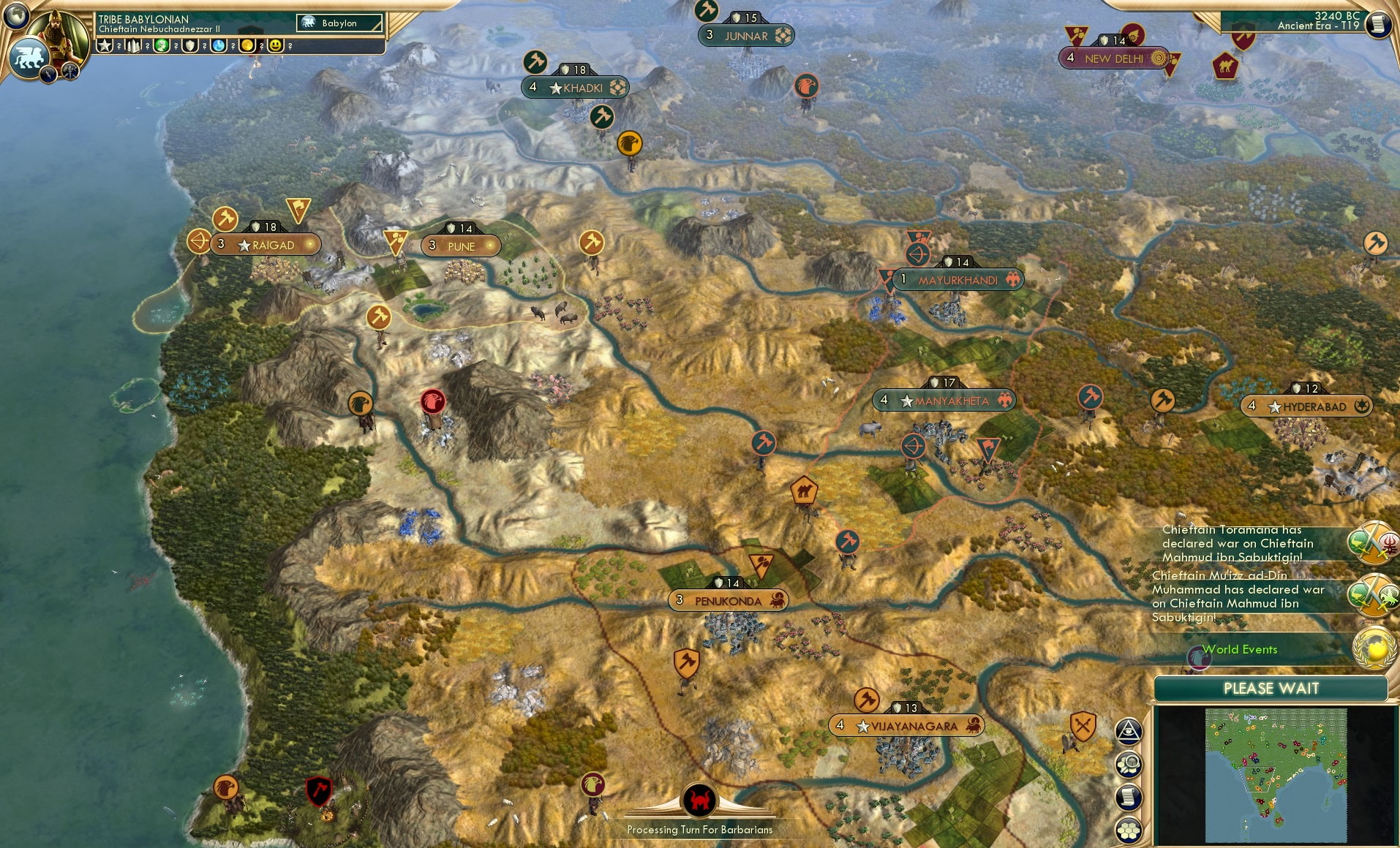Click the Mu'izz ad-Din war notification icon
The height and width of the screenshot is (848, 1400).
[1371, 594]
